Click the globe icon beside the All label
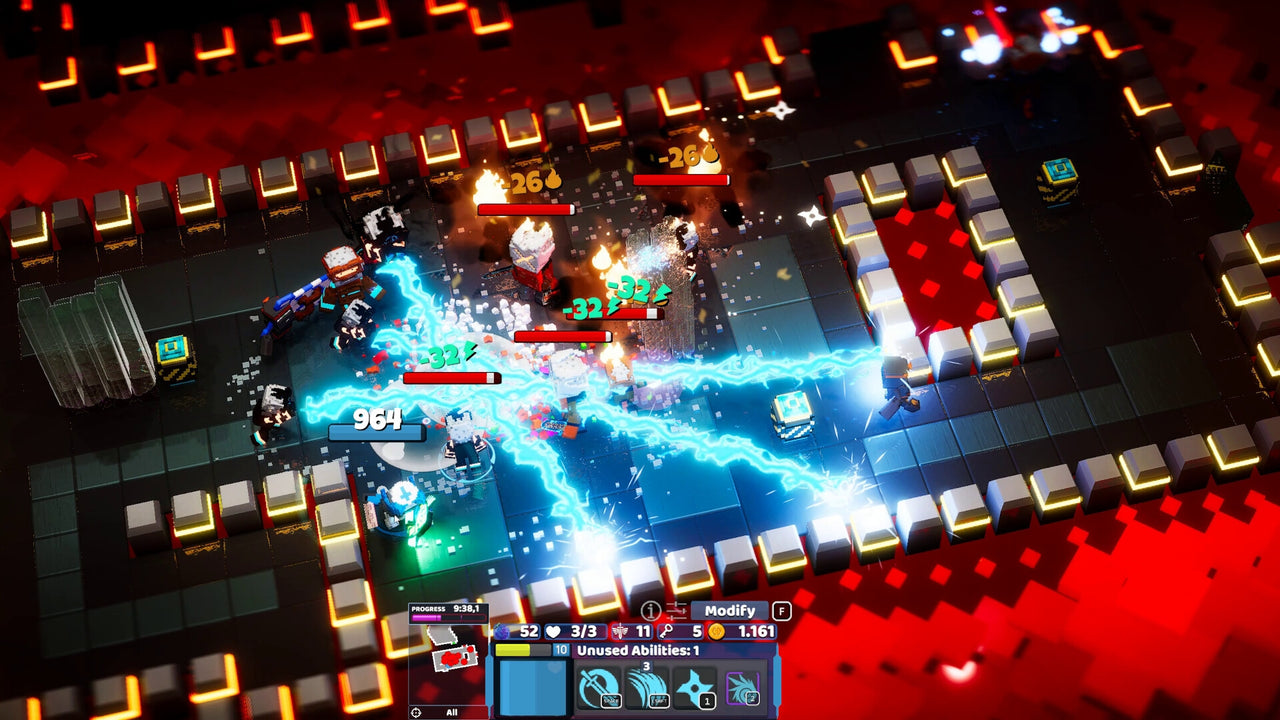 415,710
